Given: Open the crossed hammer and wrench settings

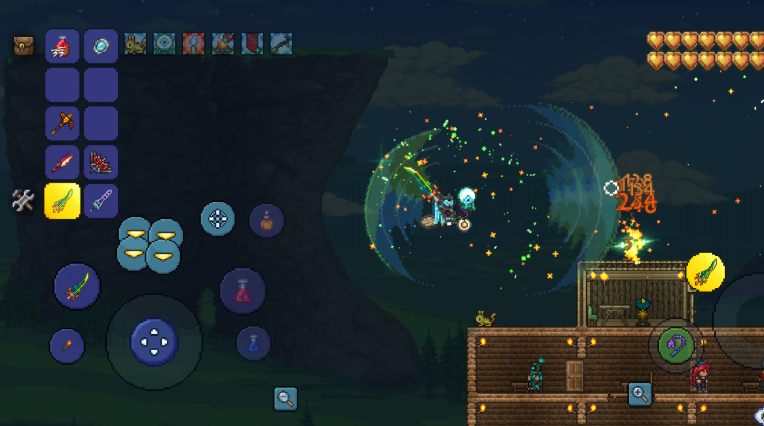Looking at the screenshot, I should tap(23, 200).
